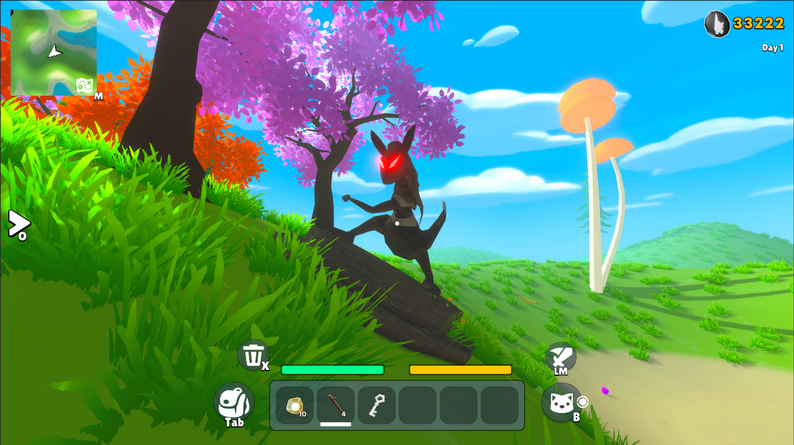Choose the key in the hotbar
This screenshot has width=794, height=445.
[x=376, y=405]
